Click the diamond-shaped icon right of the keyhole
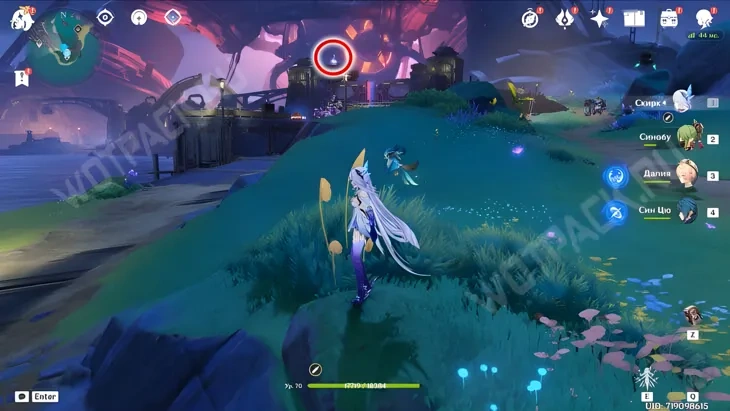 tap(172, 17)
